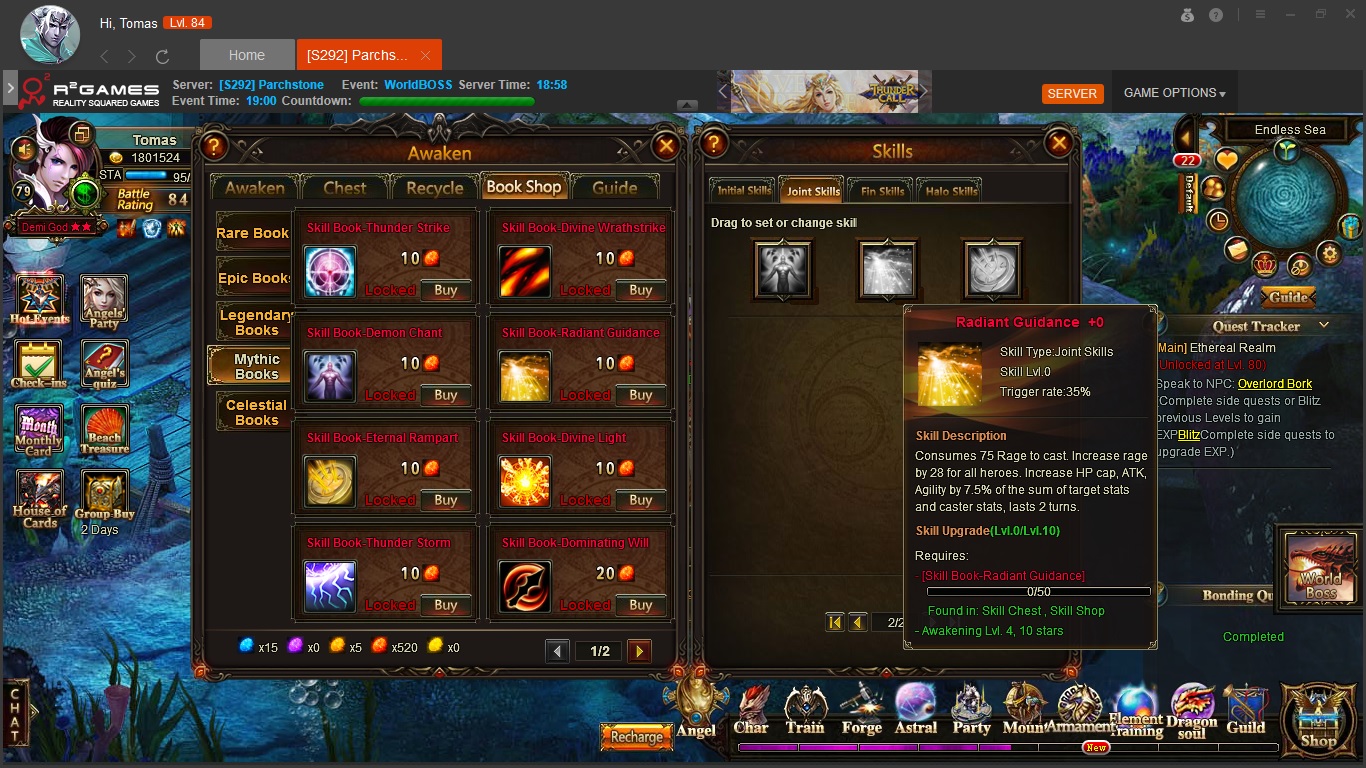The height and width of the screenshot is (768, 1366).
Task: Open the GAME OPTIONS dropdown
Action: (x=1174, y=93)
